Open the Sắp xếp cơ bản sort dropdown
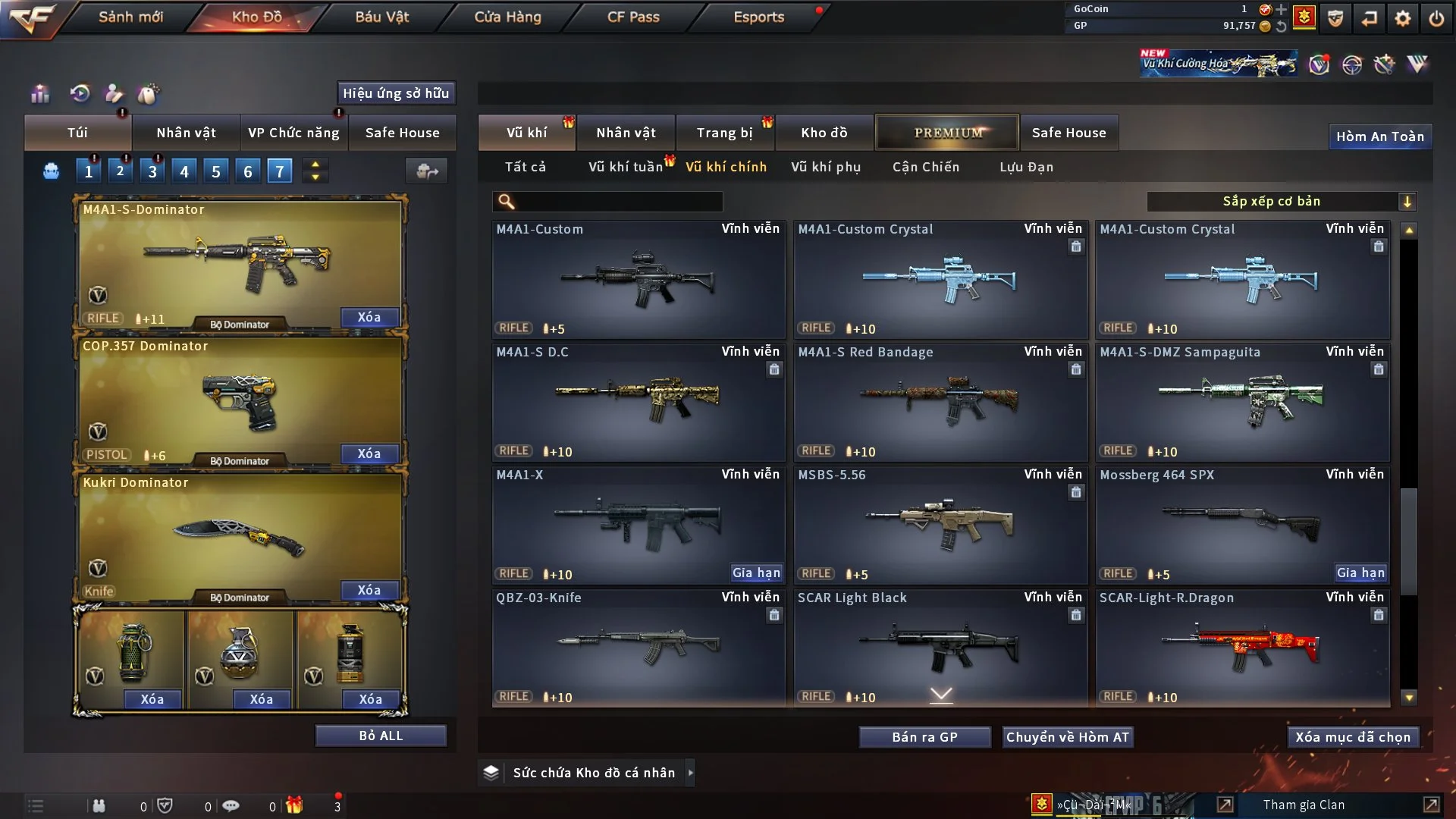1456x819 pixels. click(x=1281, y=201)
